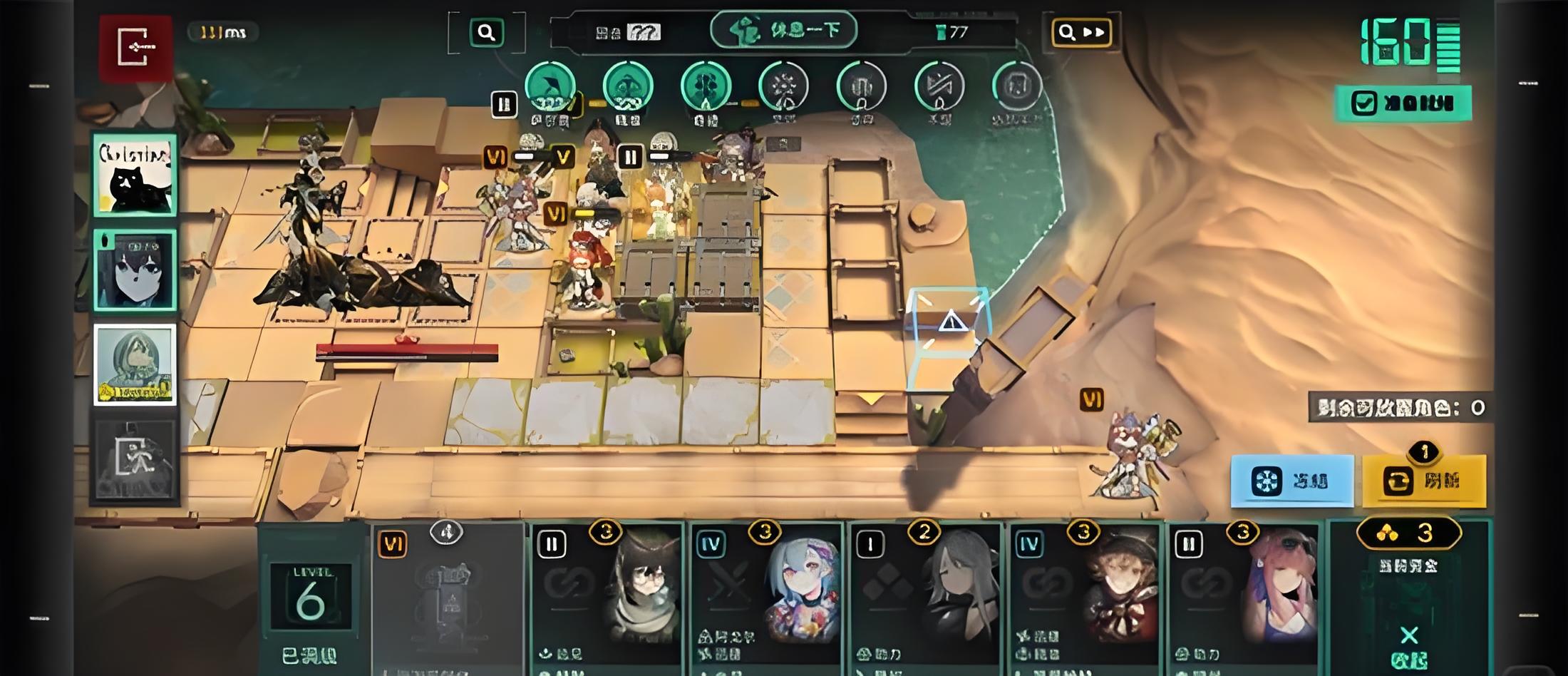Open the magnifier inspect button
The width and height of the screenshot is (1568, 676).
[487, 32]
